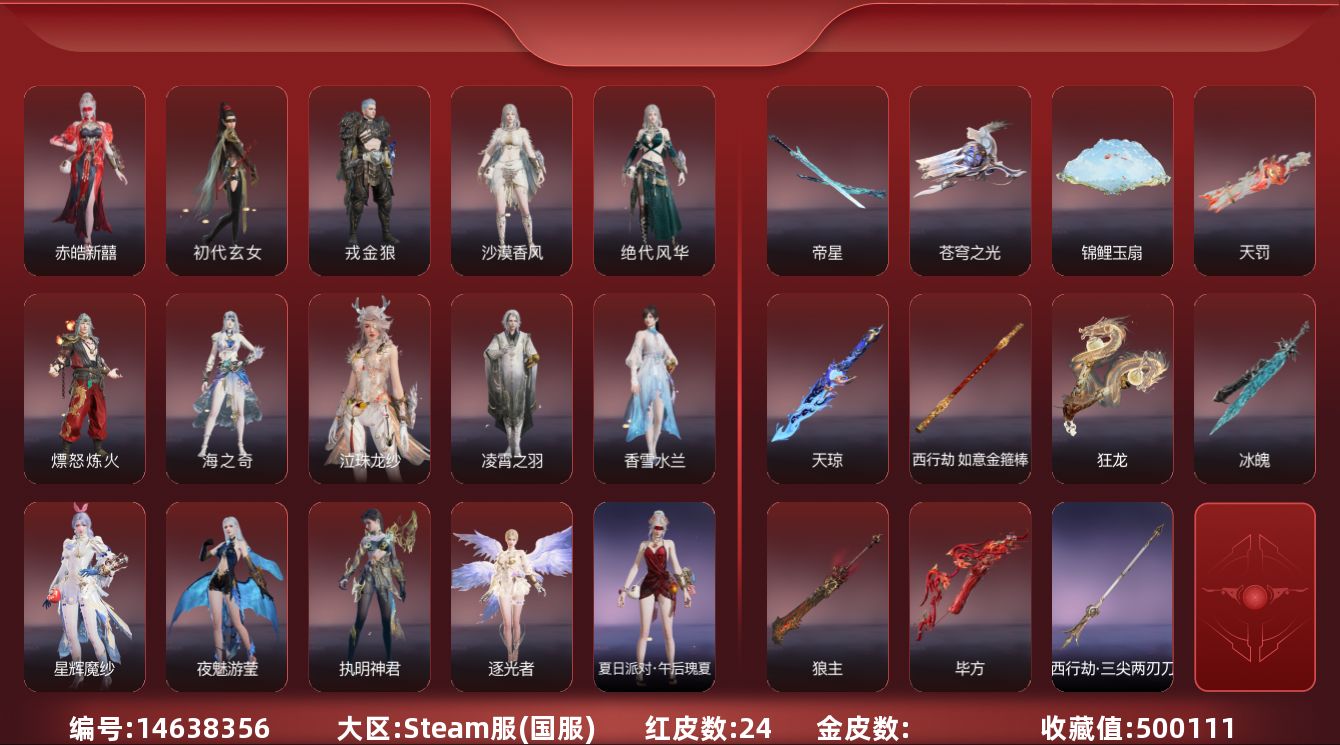Viewport: 1340px width, 745px height.
Task: Click the 夜魅游莹 skin card
Action: tap(227, 597)
